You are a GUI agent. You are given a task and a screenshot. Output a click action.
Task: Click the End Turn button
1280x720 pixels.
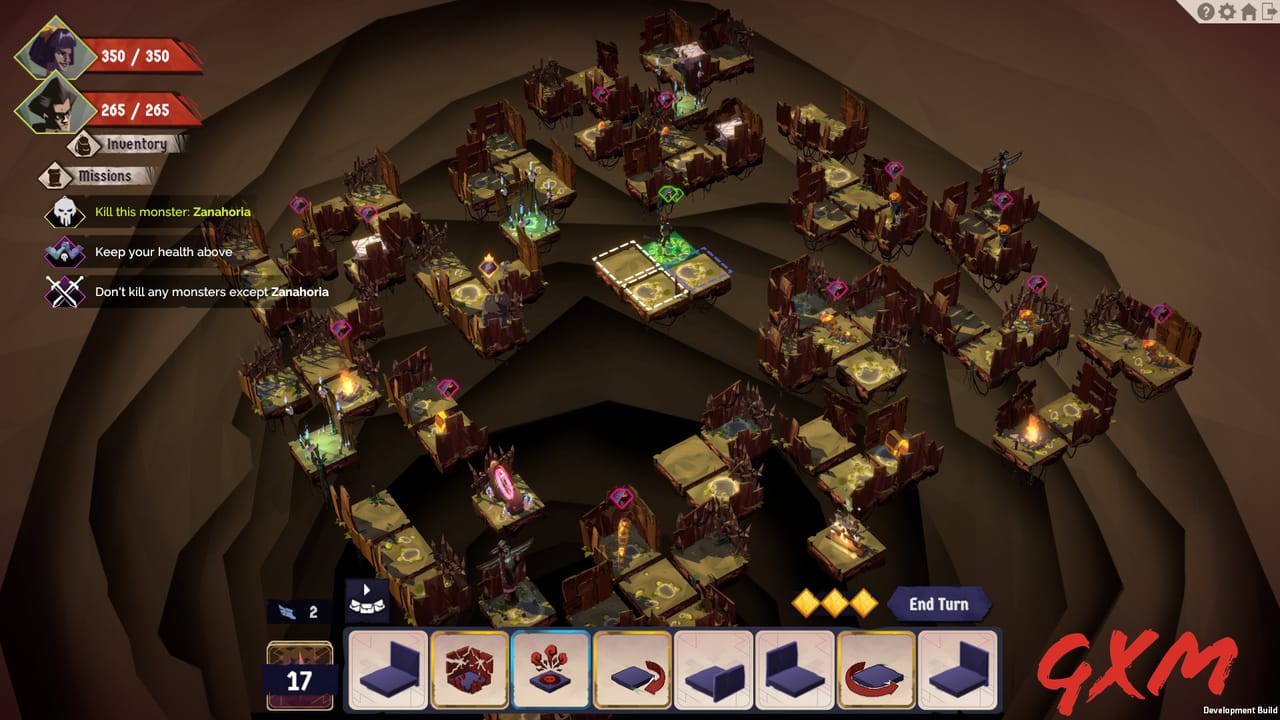coord(938,603)
